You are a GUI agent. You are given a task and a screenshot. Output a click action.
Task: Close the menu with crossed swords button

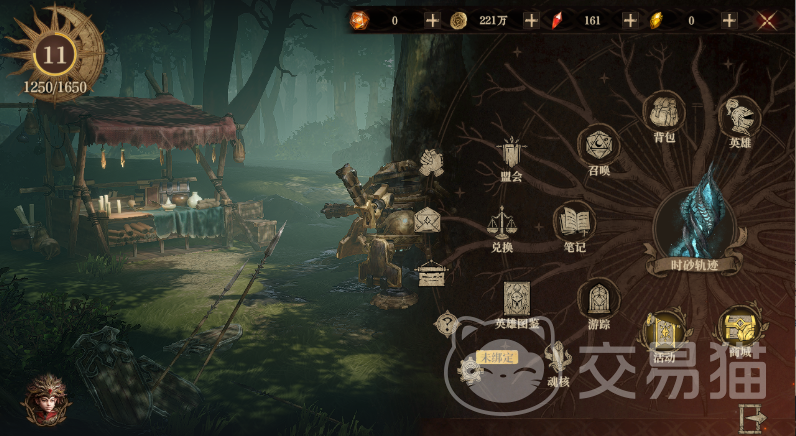point(767,20)
